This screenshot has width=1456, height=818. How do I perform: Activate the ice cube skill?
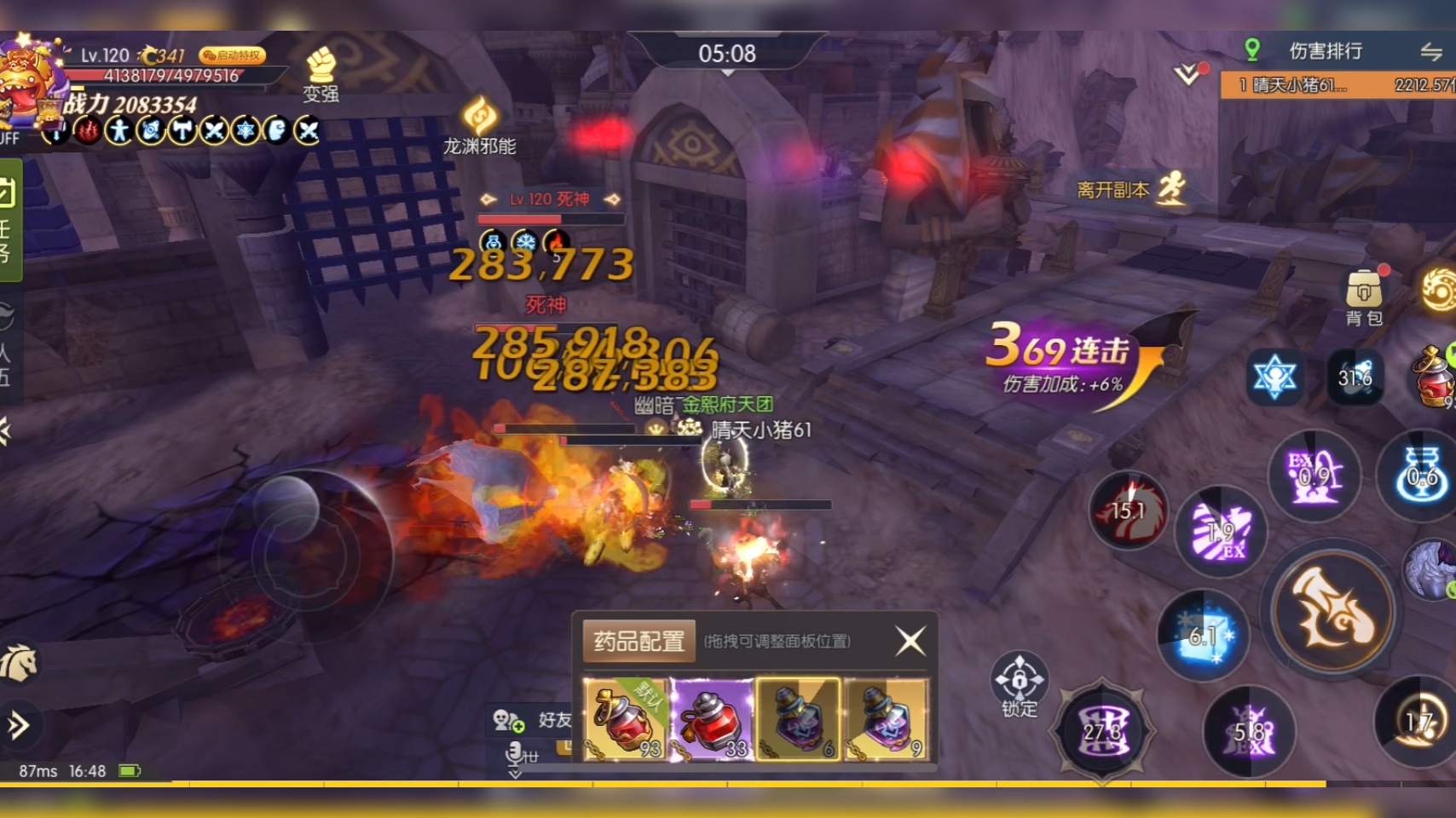point(1204,636)
